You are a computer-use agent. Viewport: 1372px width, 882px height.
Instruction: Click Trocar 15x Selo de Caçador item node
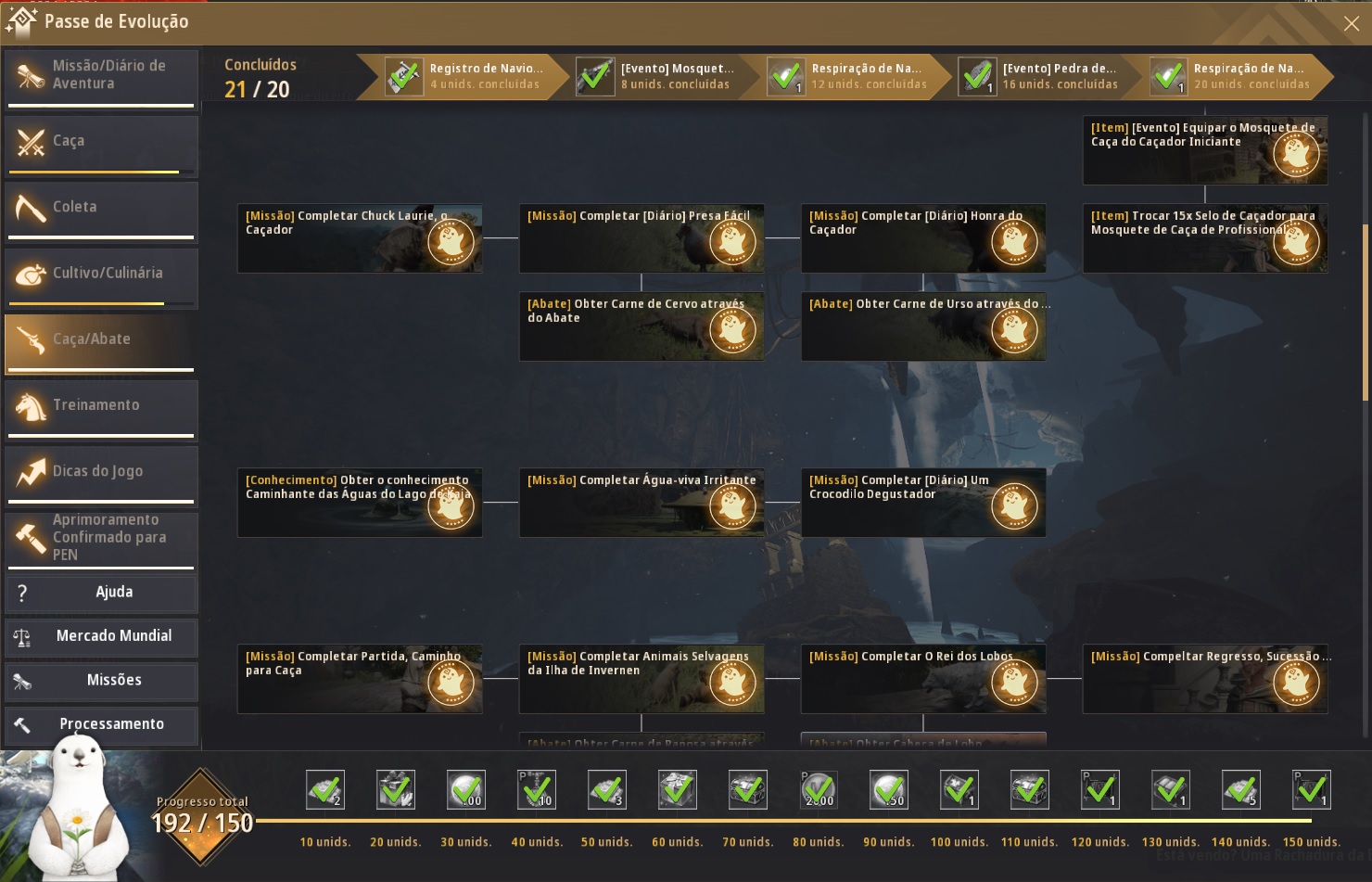1204,238
